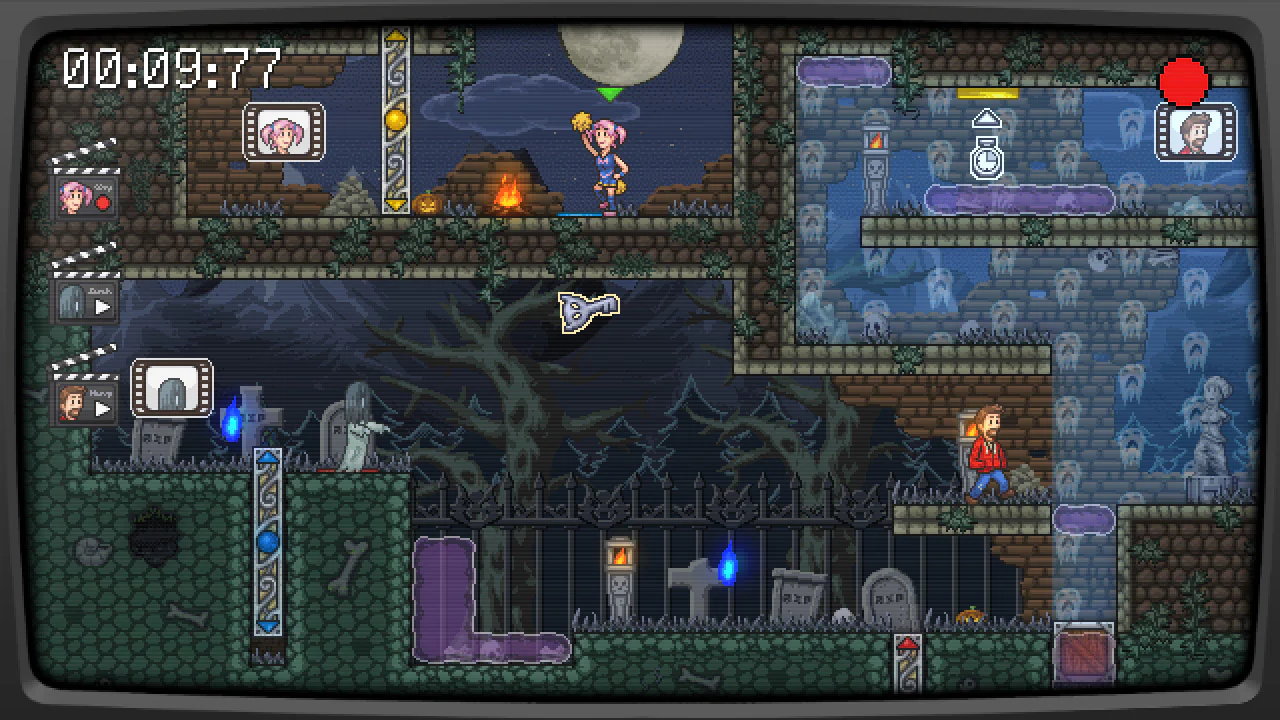
Task: Click the red record circle above the man's portrait
Action: point(1183,80)
